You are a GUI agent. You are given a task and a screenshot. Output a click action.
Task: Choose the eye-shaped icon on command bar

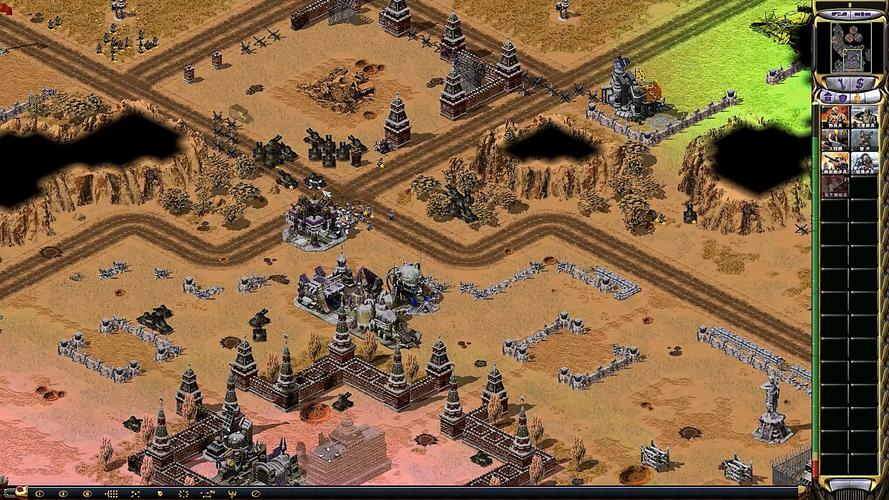(87, 494)
